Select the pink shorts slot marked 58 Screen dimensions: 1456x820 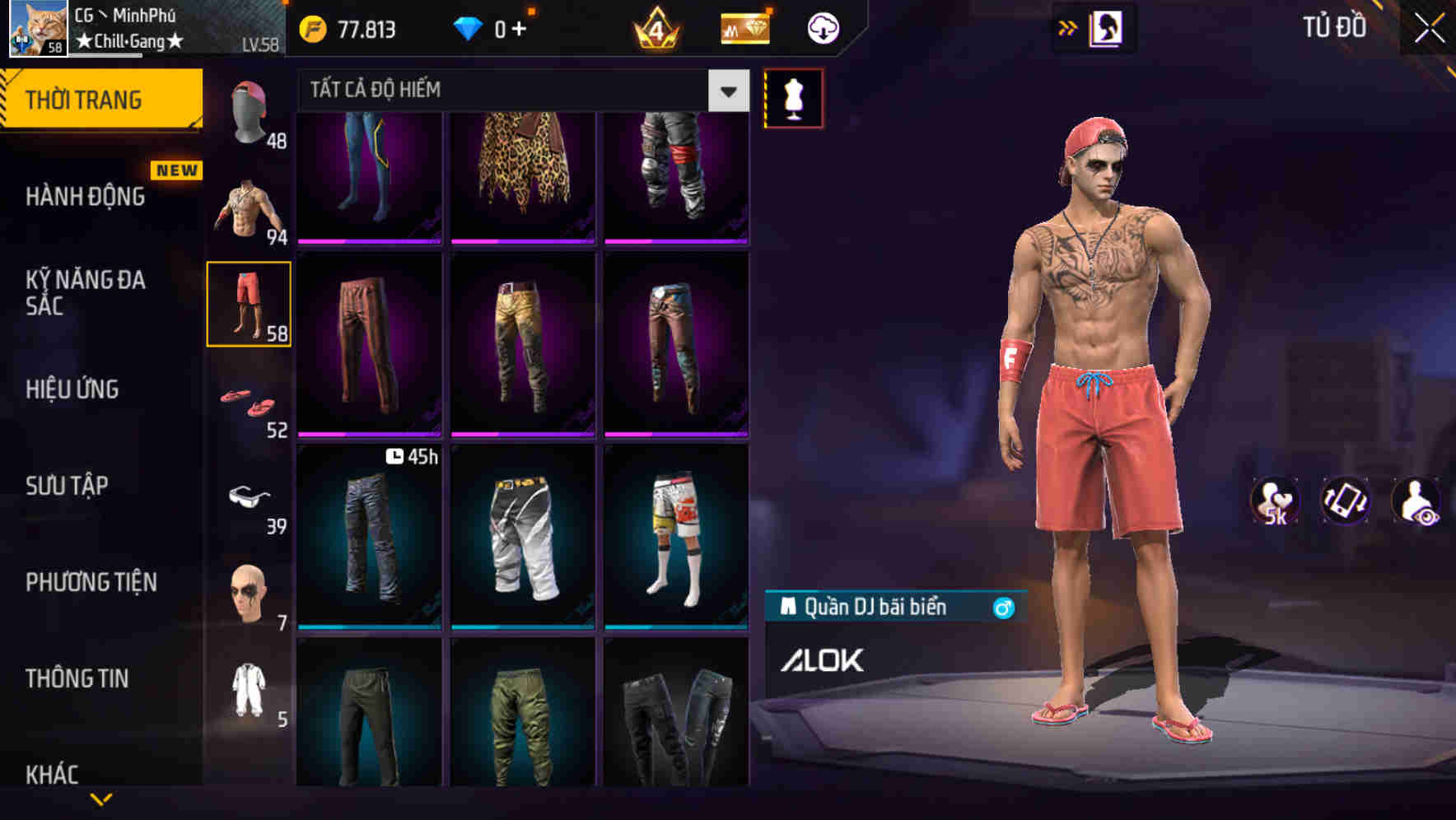click(x=249, y=303)
